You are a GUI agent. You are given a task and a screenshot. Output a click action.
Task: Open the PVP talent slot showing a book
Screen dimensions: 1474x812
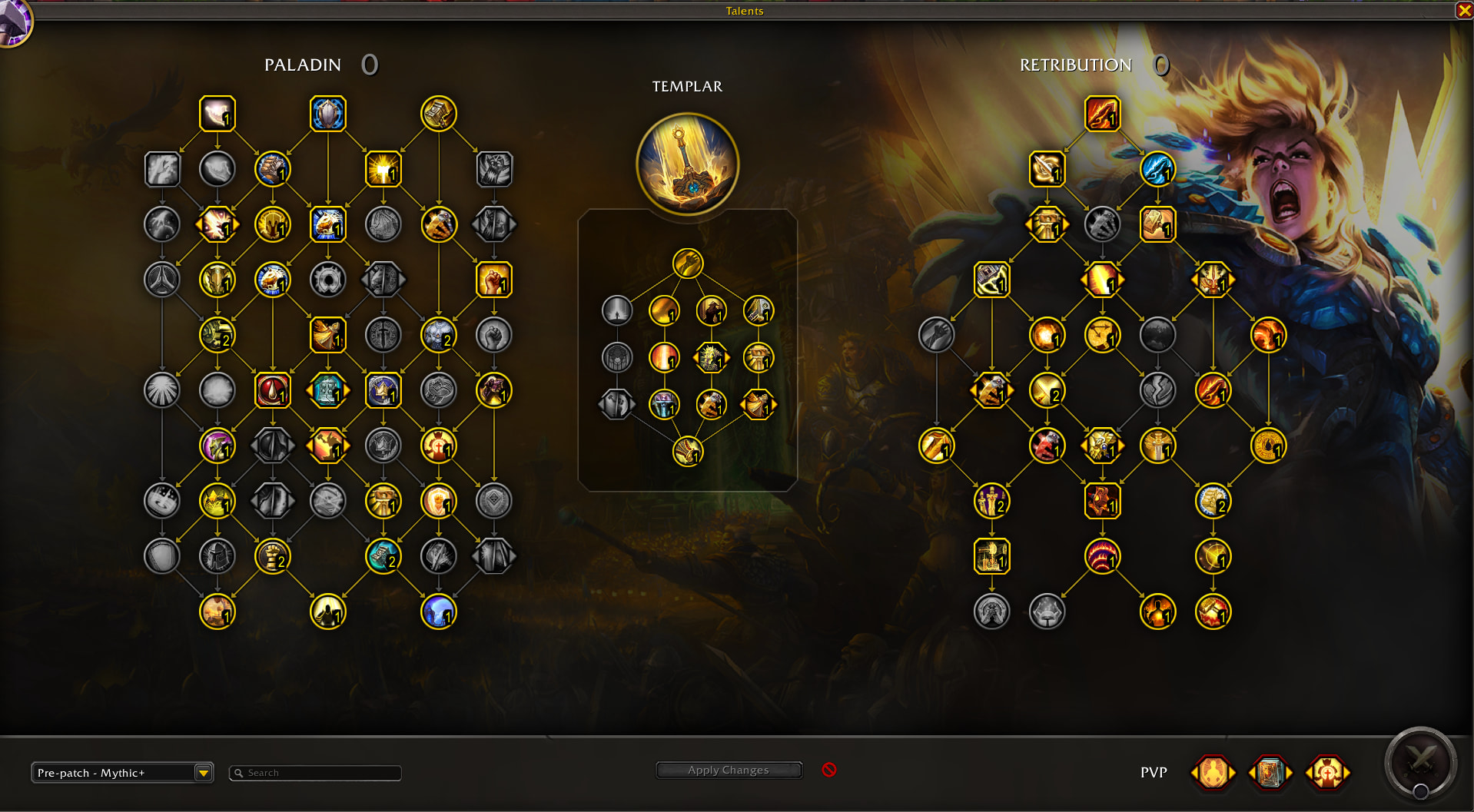(1270, 773)
